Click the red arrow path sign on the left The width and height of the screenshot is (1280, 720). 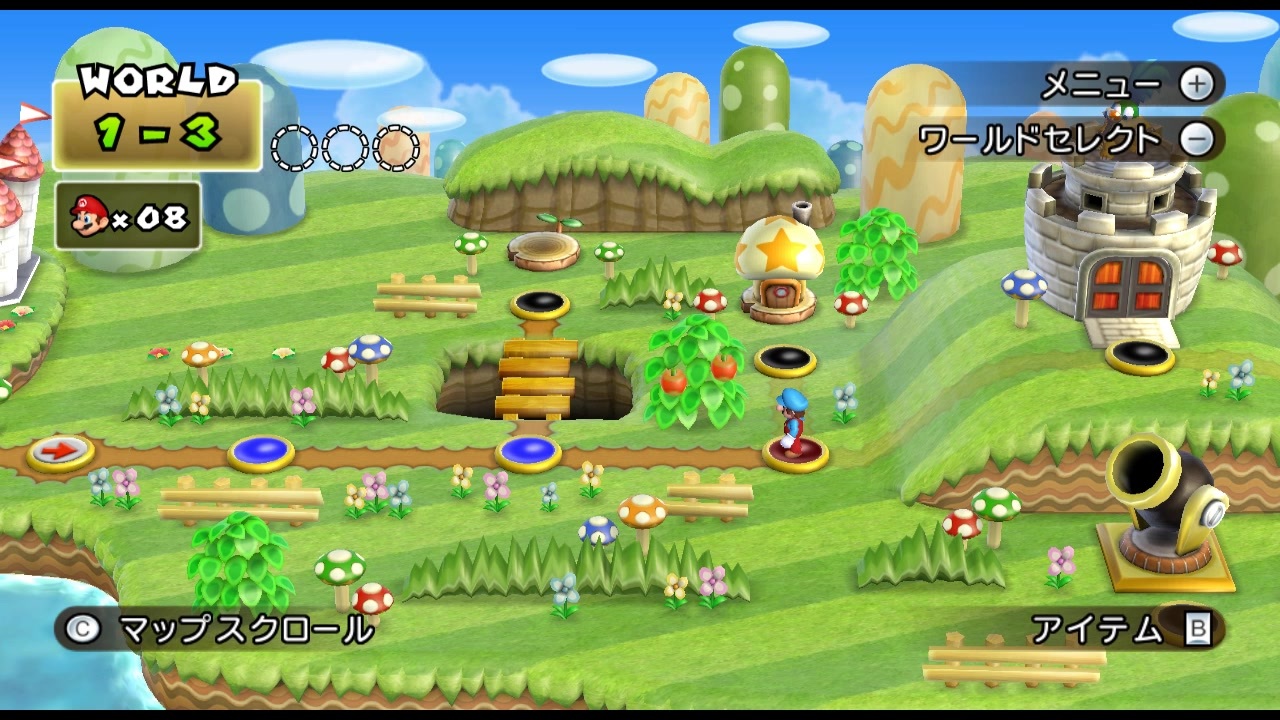coord(58,450)
